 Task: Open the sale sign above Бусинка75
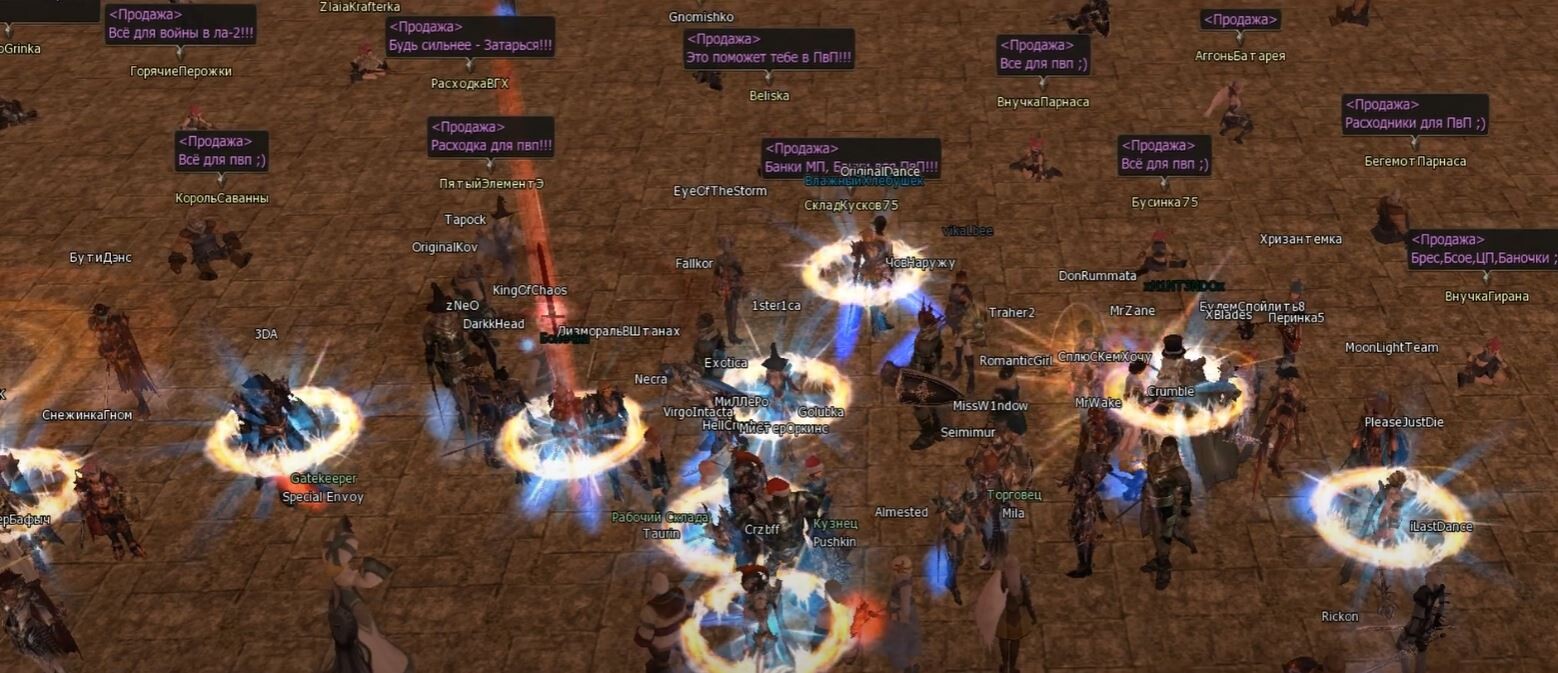[x=1164, y=164]
